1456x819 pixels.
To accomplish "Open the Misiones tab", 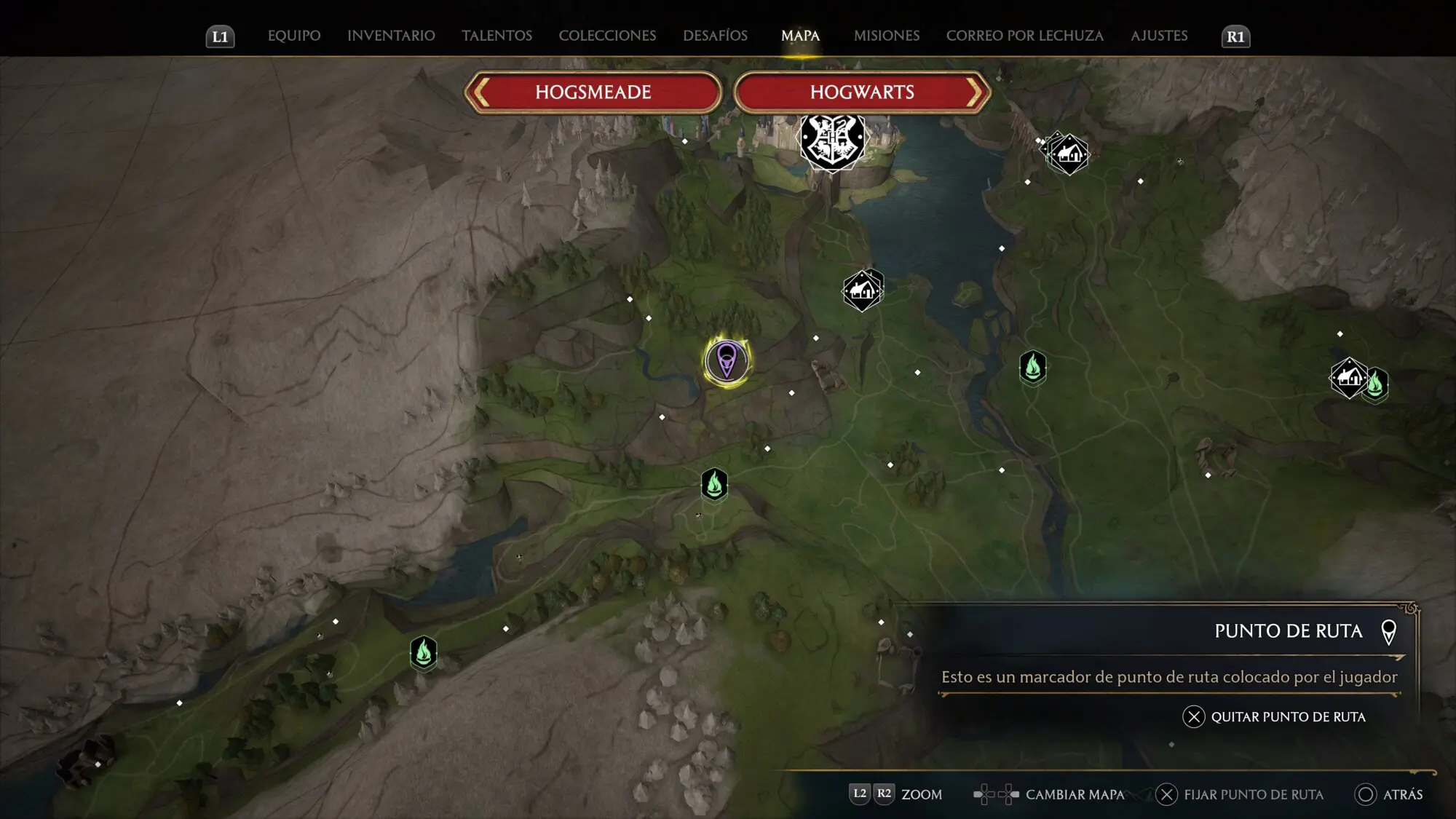I will tap(886, 36).
